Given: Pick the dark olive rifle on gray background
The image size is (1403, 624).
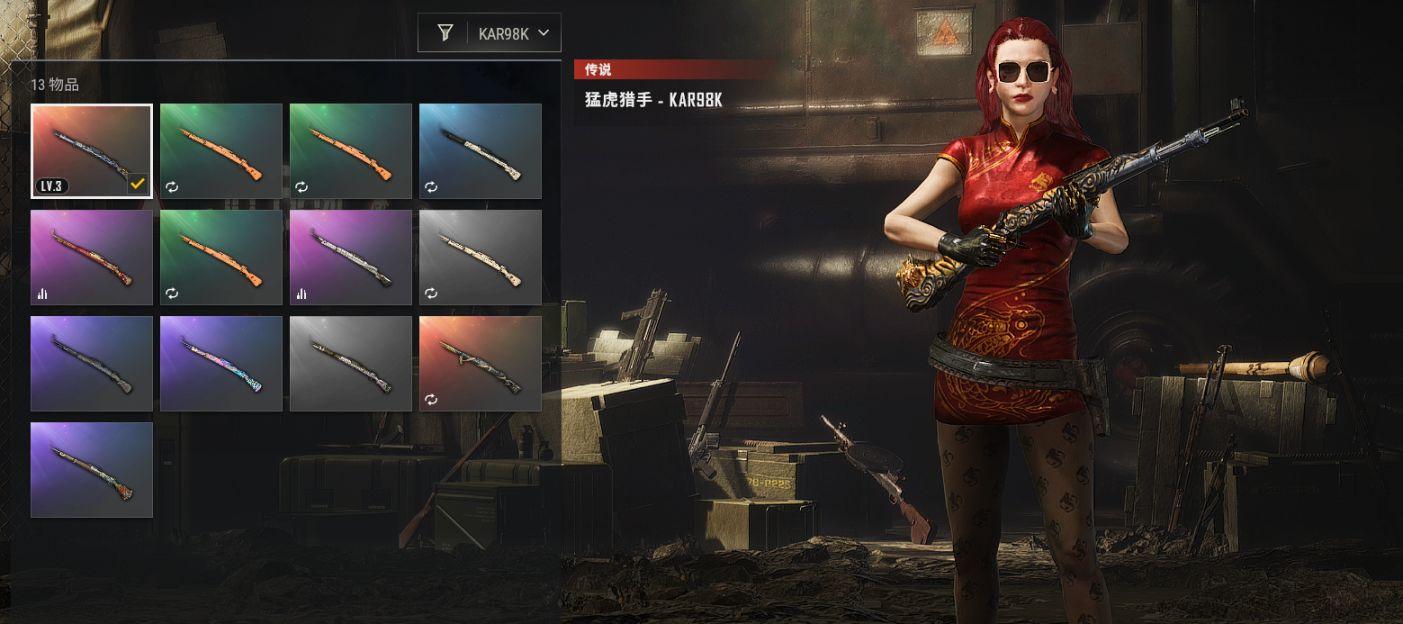Looking at the screenshot, I should click(350, 363).
